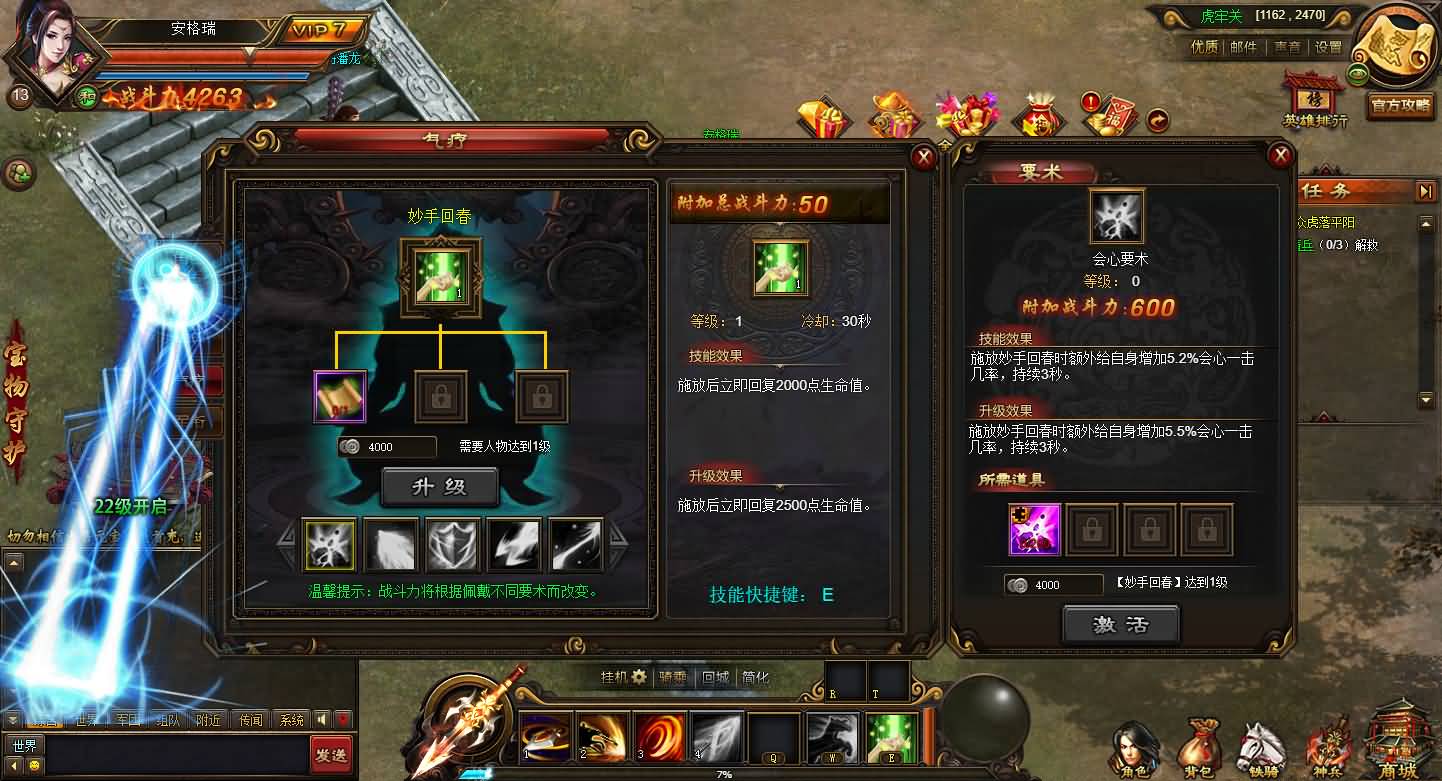
Task: Select the 传闻 chat channel tab
Action: click(250, 719)
